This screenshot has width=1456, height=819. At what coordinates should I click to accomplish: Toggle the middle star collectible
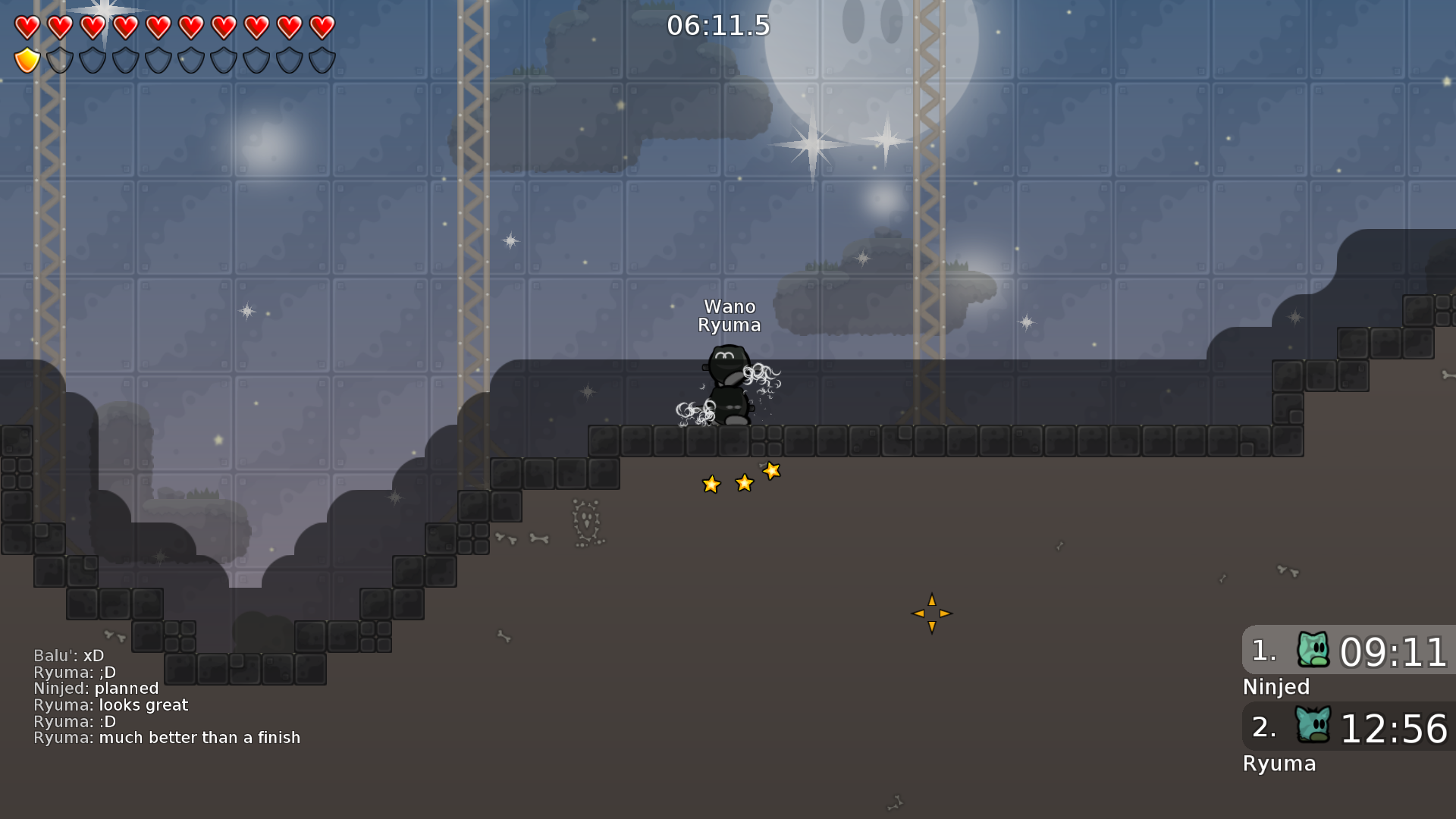coord(745,483)
